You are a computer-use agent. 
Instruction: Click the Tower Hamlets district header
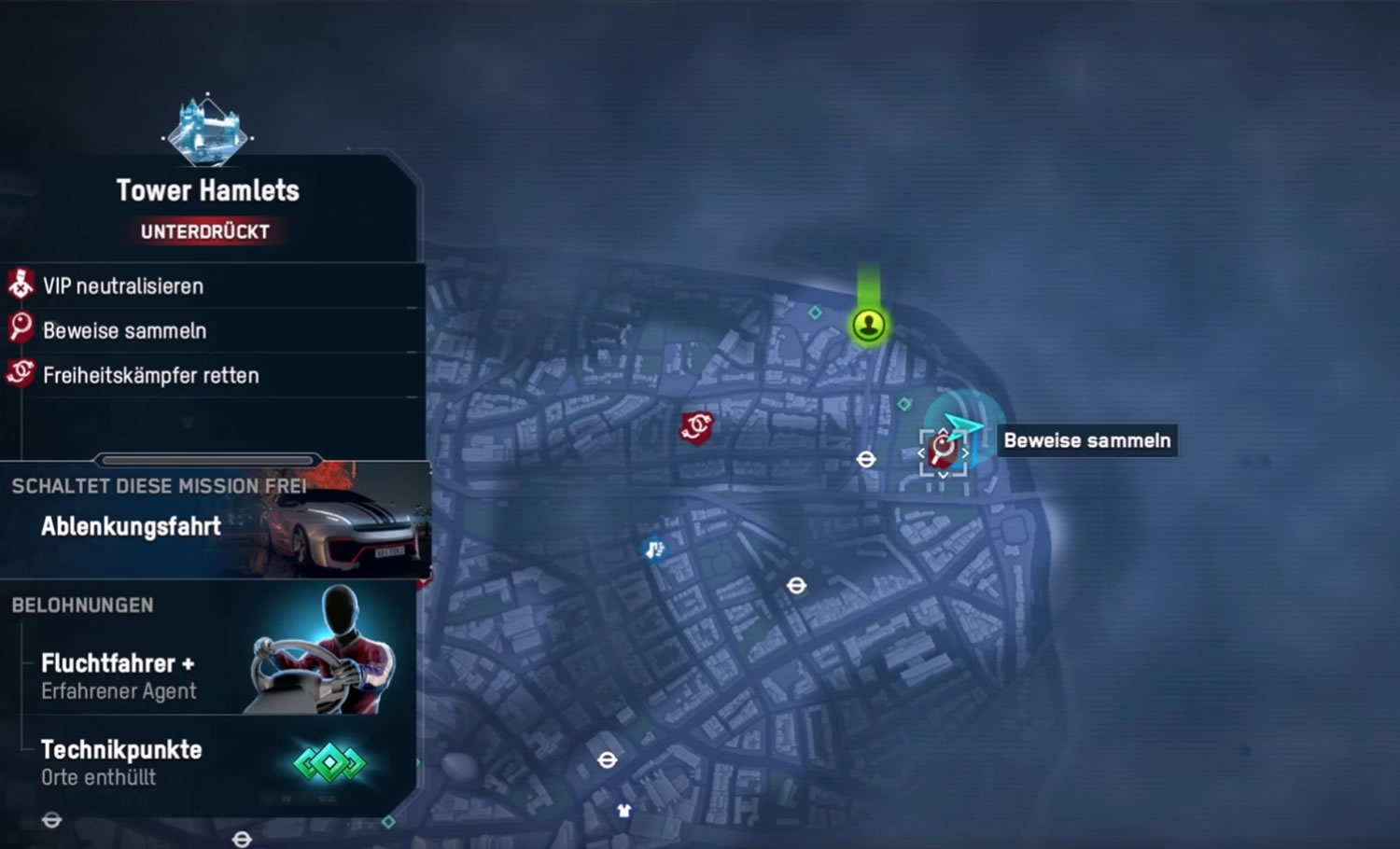(207, 190)
